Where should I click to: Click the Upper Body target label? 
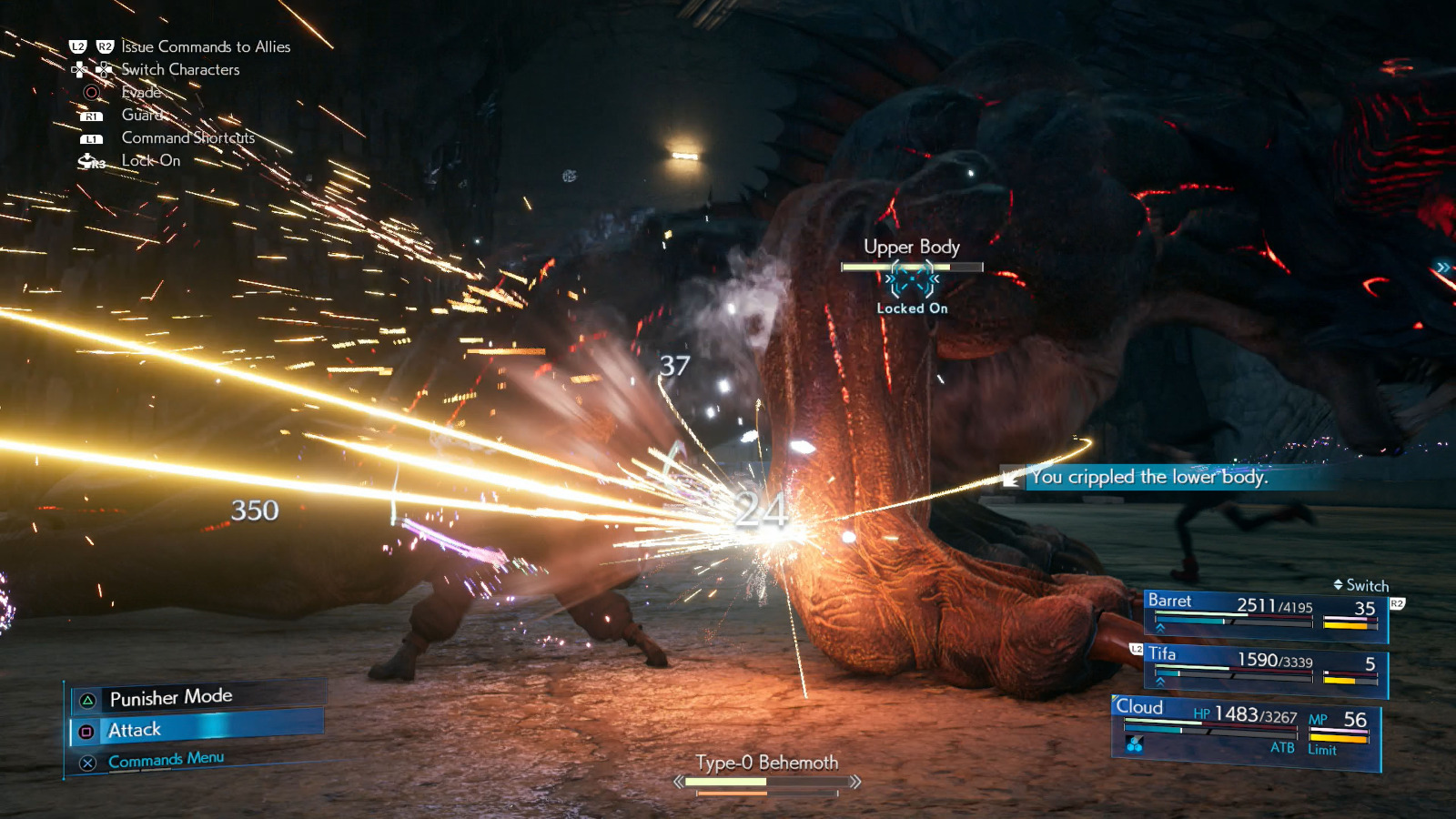point(912,247)
